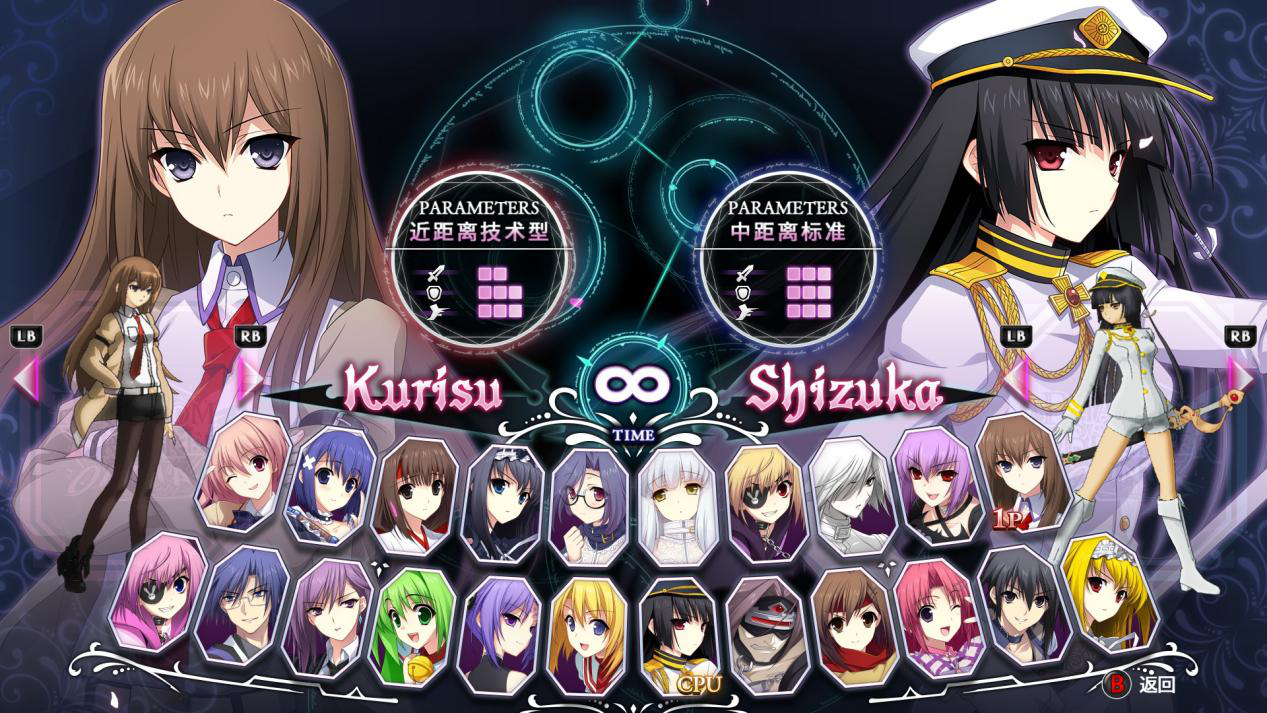Viewport: 1267px width, 713px height.
Task: Click the pink arrow under Kurisu's LB label
Action: click(x=26, y=377)
